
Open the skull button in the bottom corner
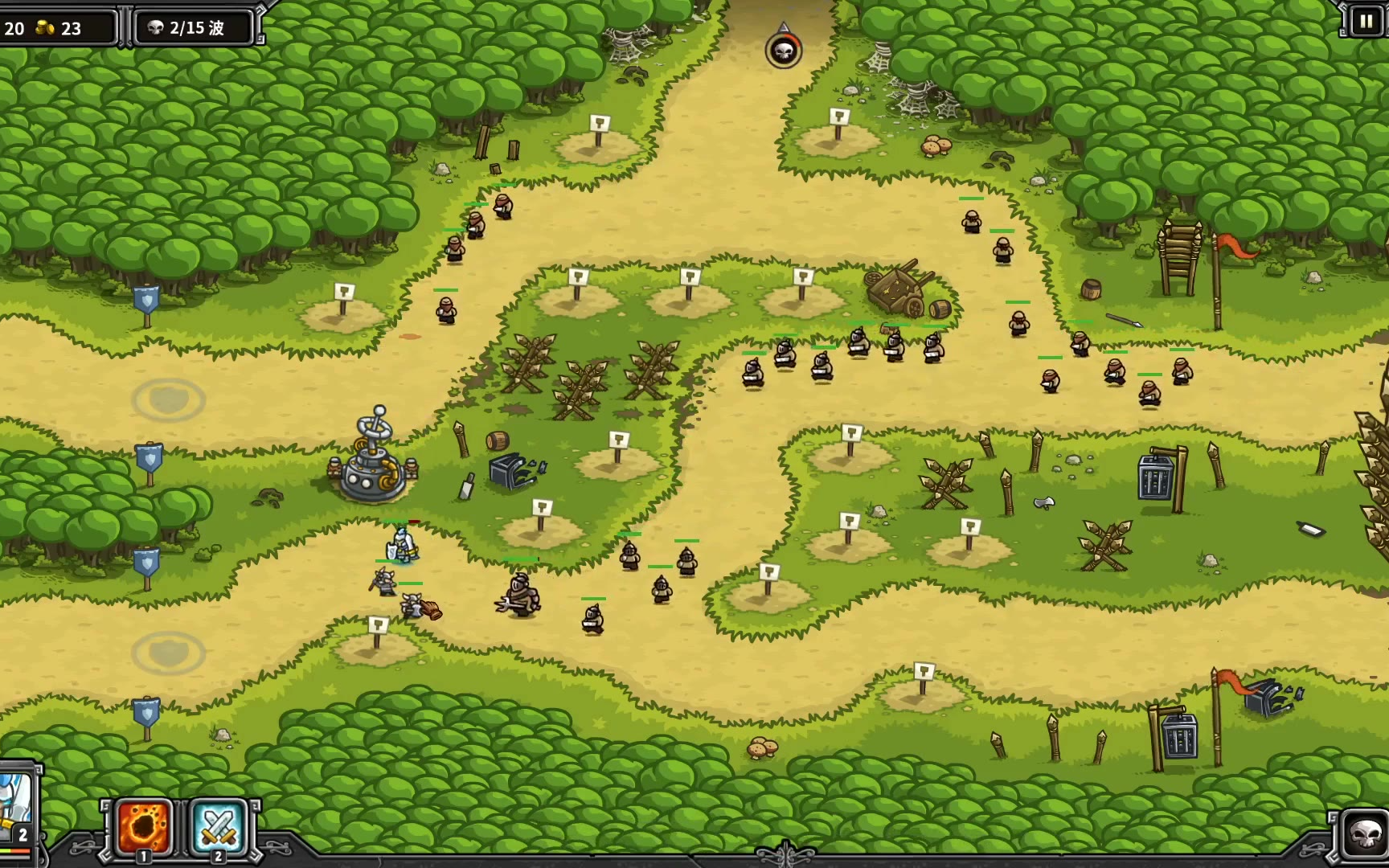click(x=1364, y=836)
